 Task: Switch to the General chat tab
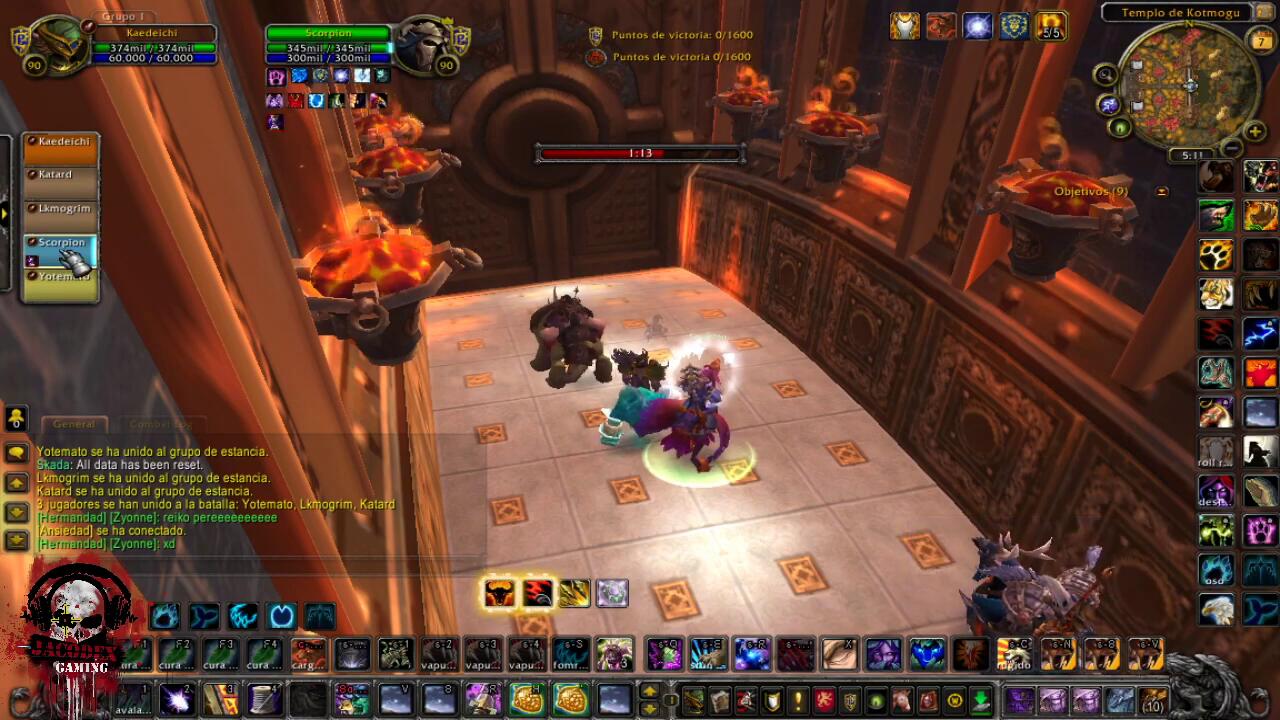(x=74, y=424)
